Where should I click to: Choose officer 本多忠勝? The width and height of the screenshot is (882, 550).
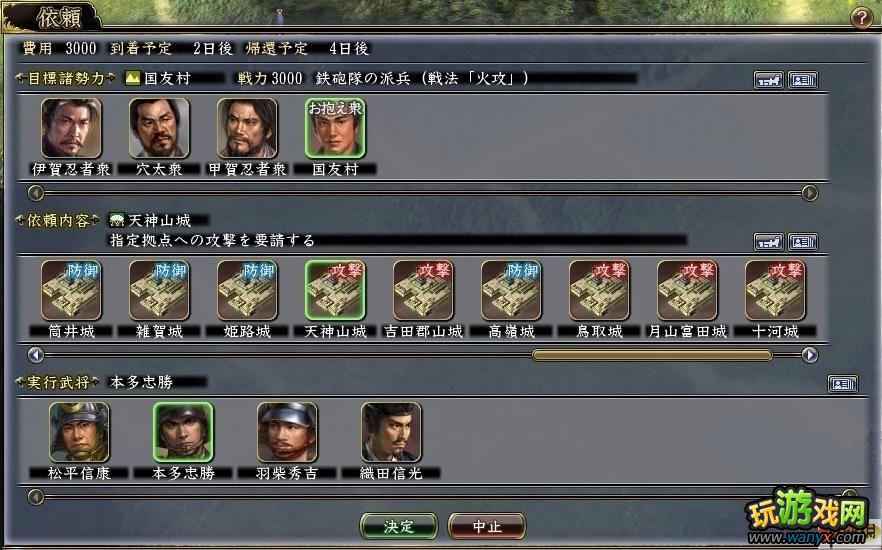(183, 433)
